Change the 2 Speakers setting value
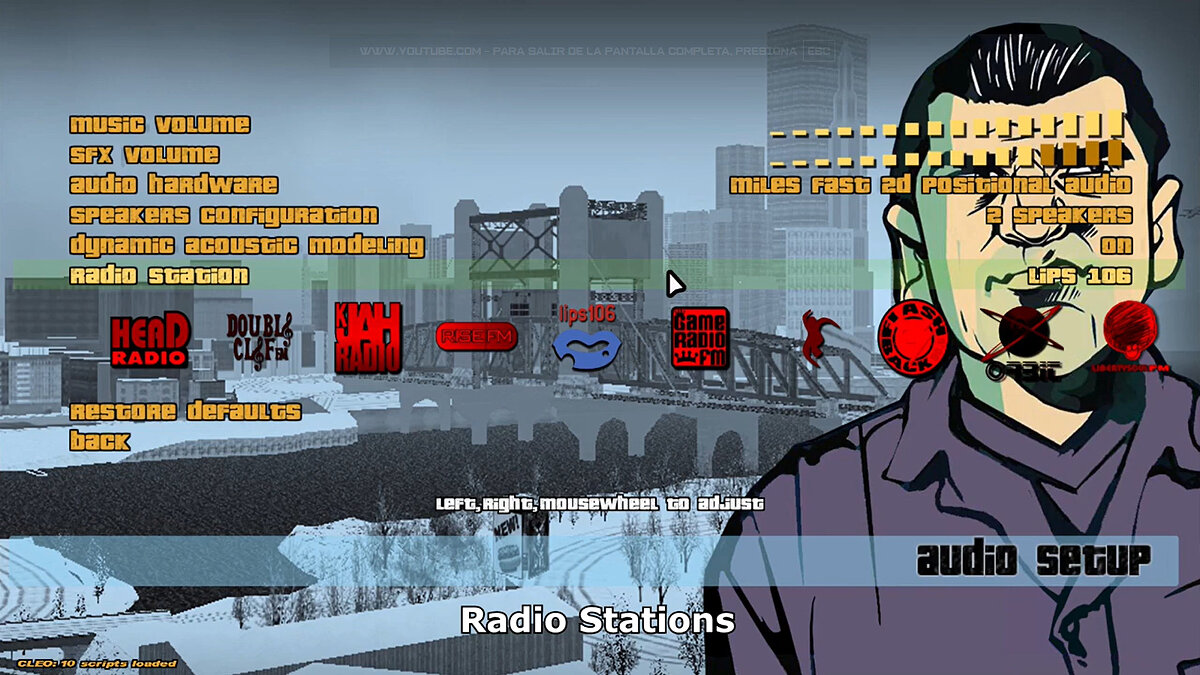The width and height of the screenshot is (1200, 675). (1058, 215)
